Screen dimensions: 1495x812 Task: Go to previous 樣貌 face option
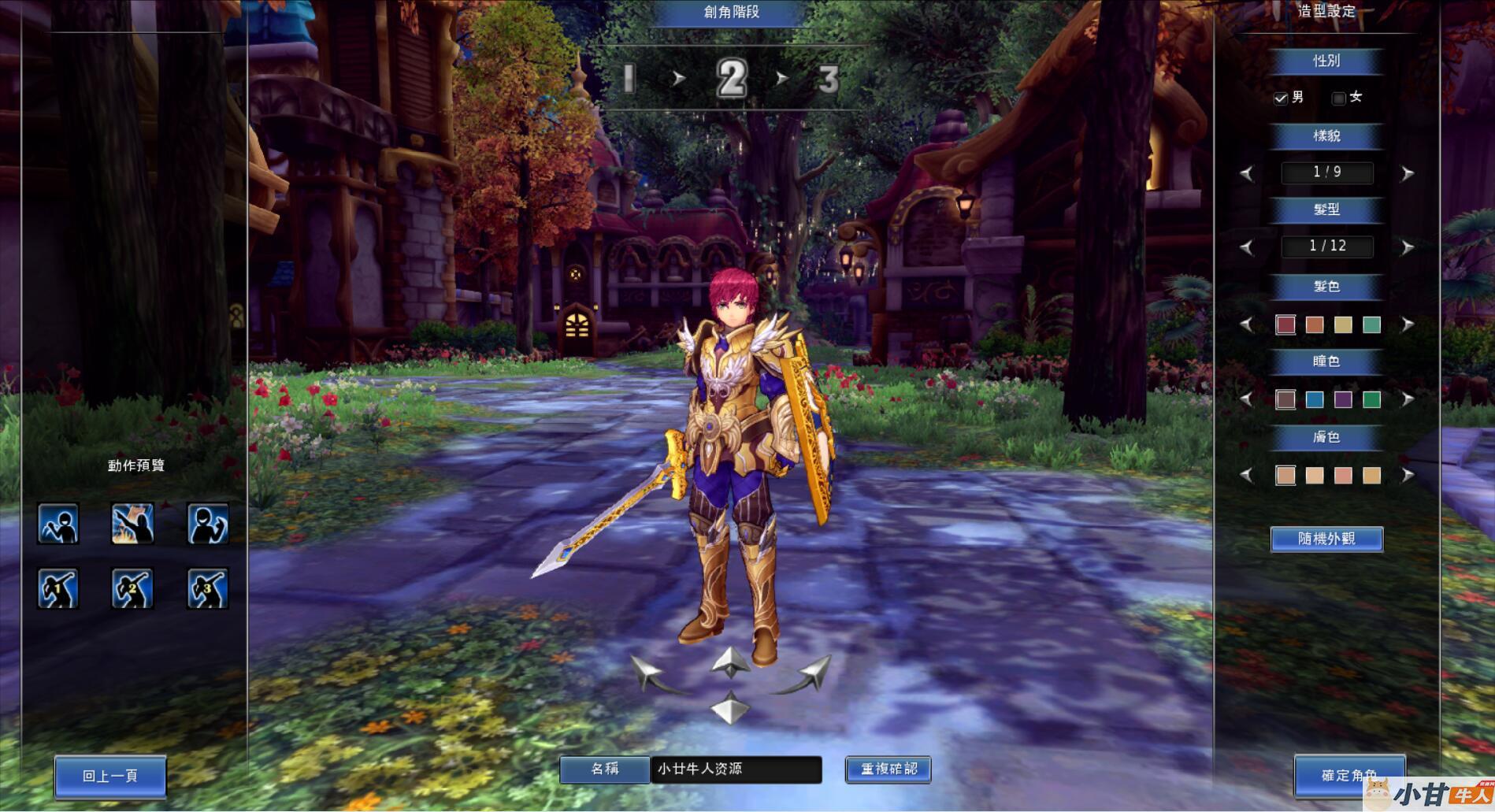click(1246, 173)
